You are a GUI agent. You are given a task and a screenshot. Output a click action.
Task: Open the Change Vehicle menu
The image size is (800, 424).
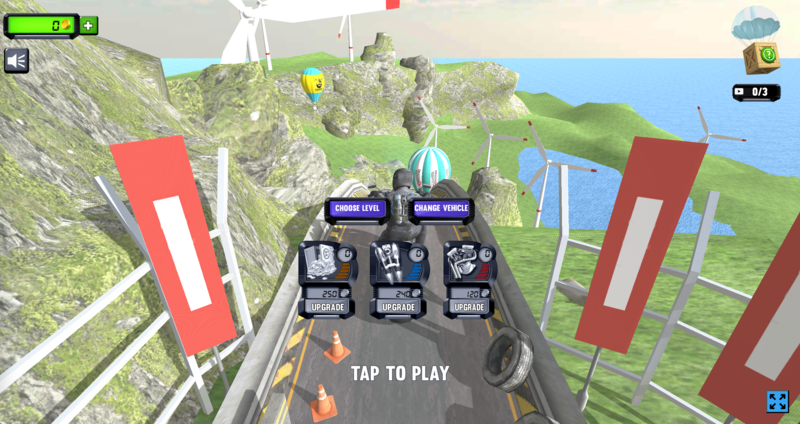(x=441, y=208)
